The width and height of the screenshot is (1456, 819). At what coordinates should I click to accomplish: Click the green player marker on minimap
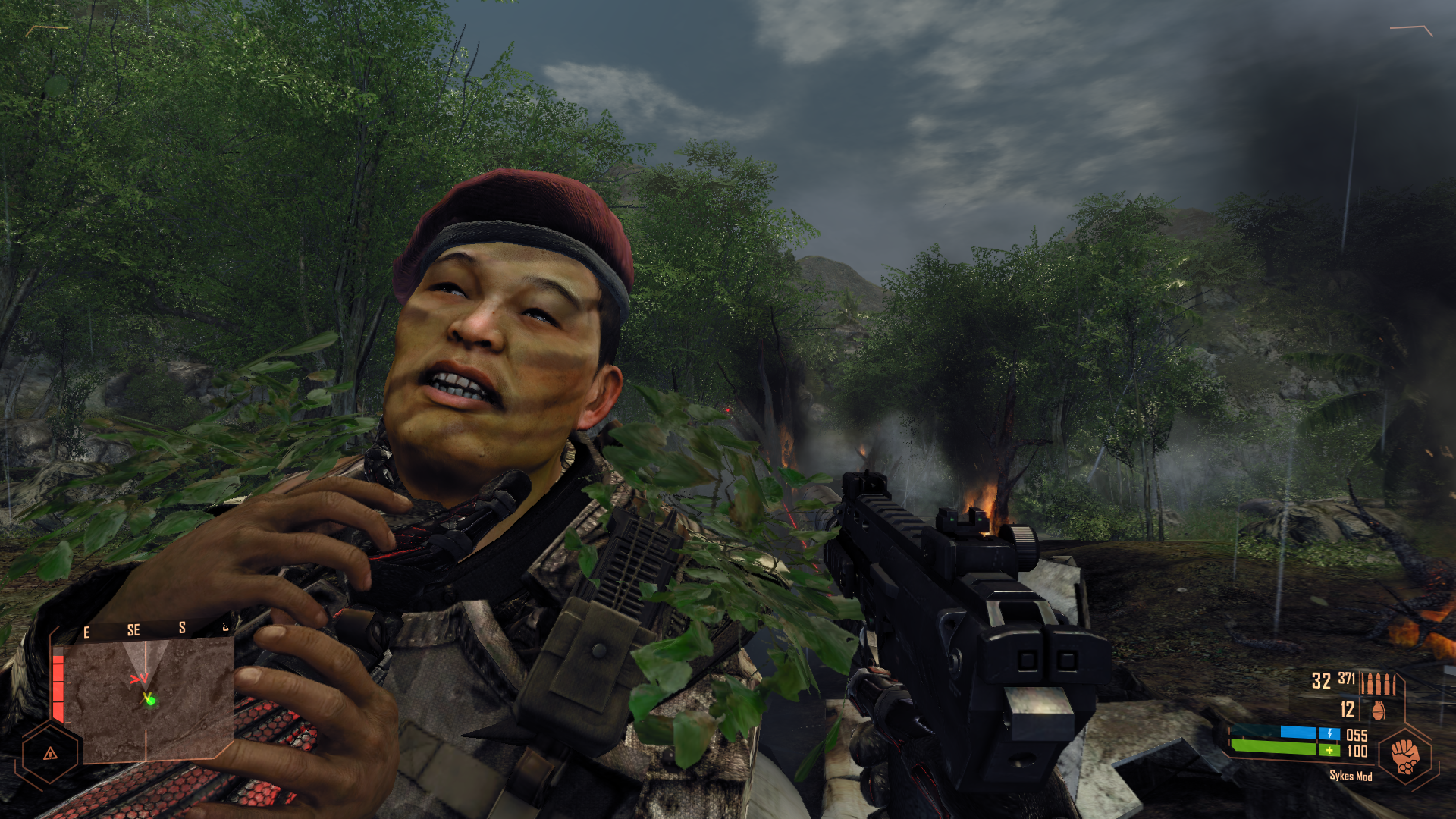[150, 701]
